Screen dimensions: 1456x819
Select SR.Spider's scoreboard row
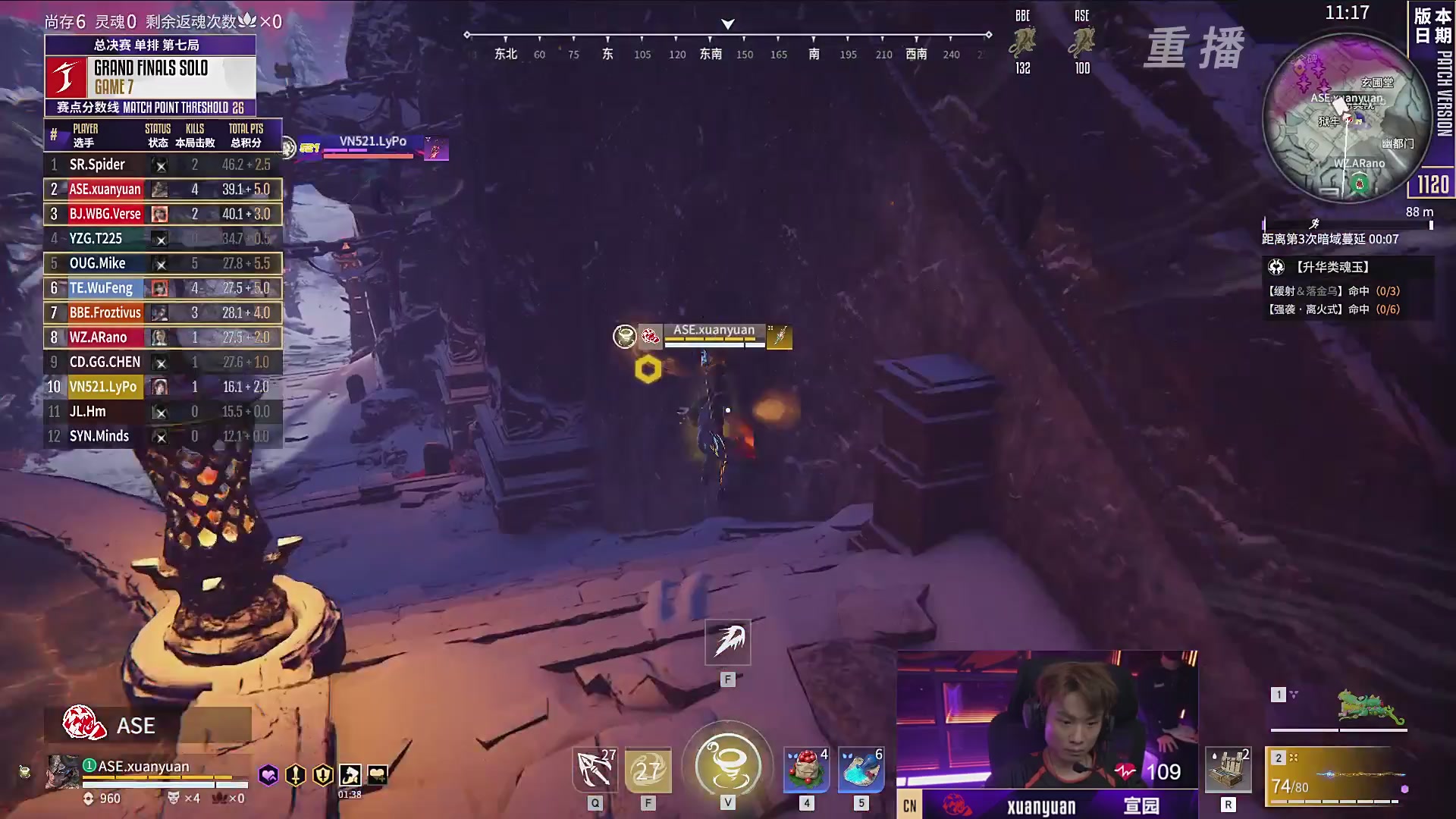coord(162,165)
